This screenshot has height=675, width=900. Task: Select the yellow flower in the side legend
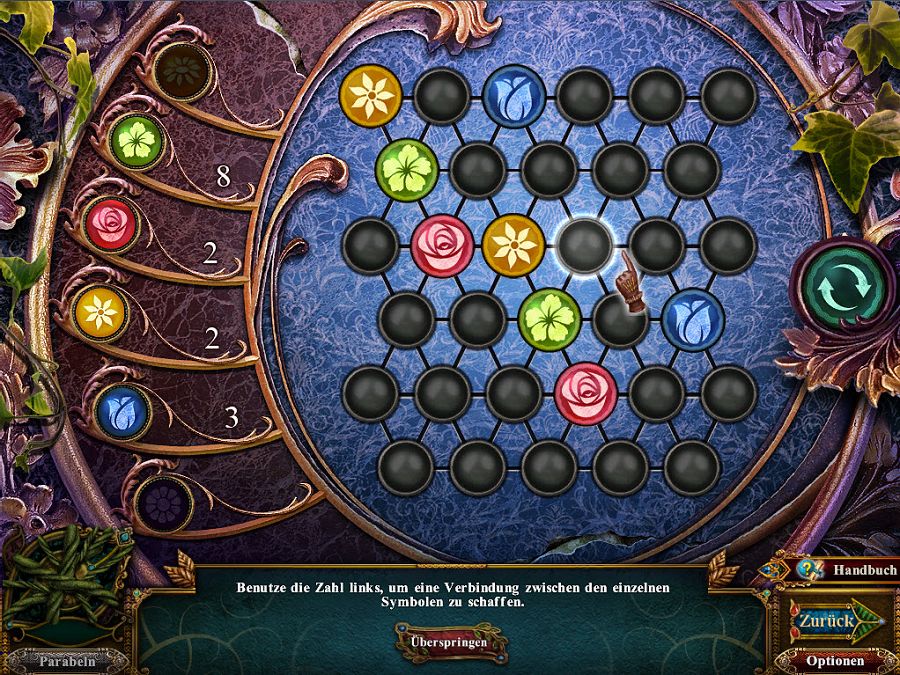point(100,313)
